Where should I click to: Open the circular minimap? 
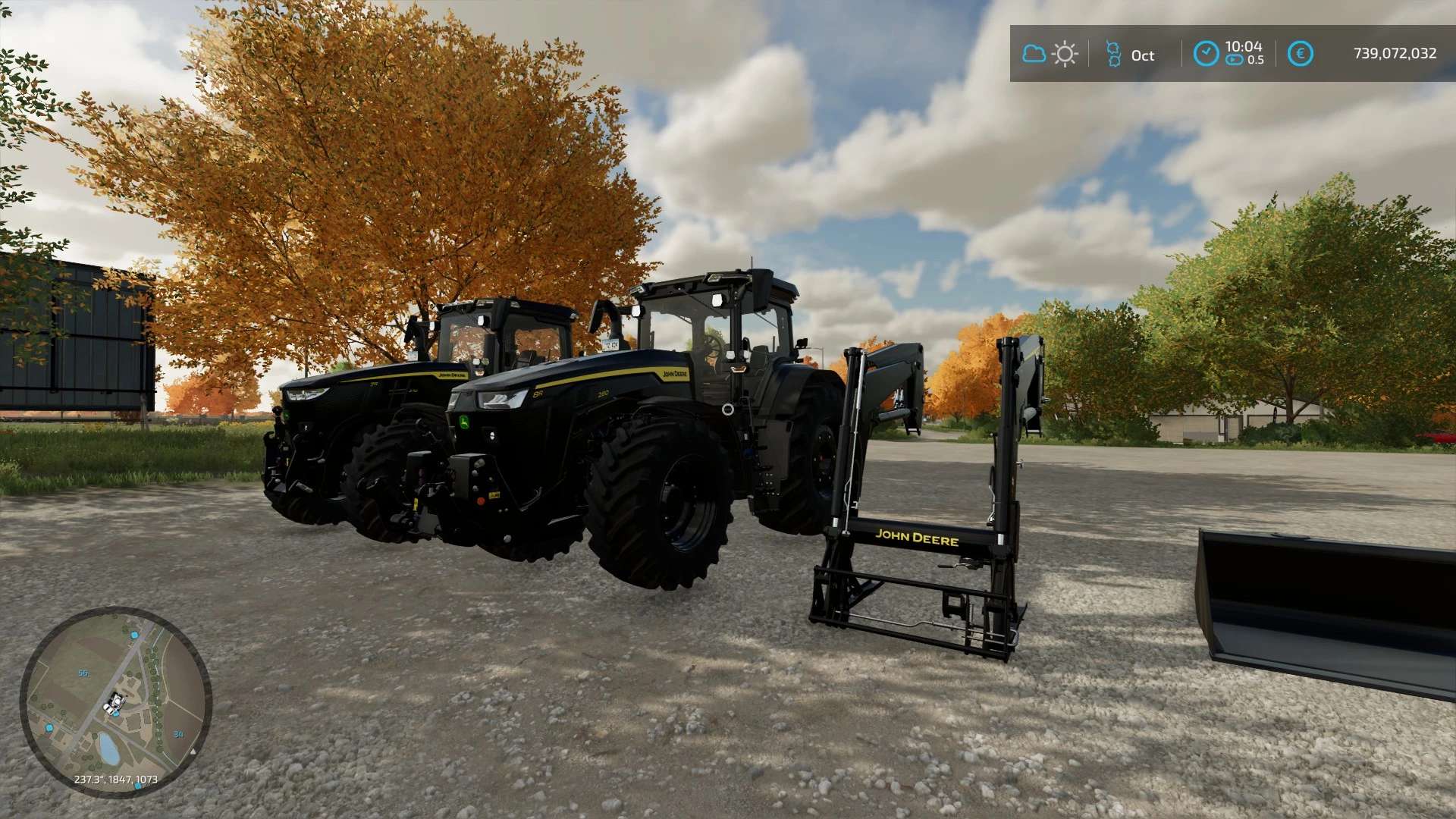point(115,702)
